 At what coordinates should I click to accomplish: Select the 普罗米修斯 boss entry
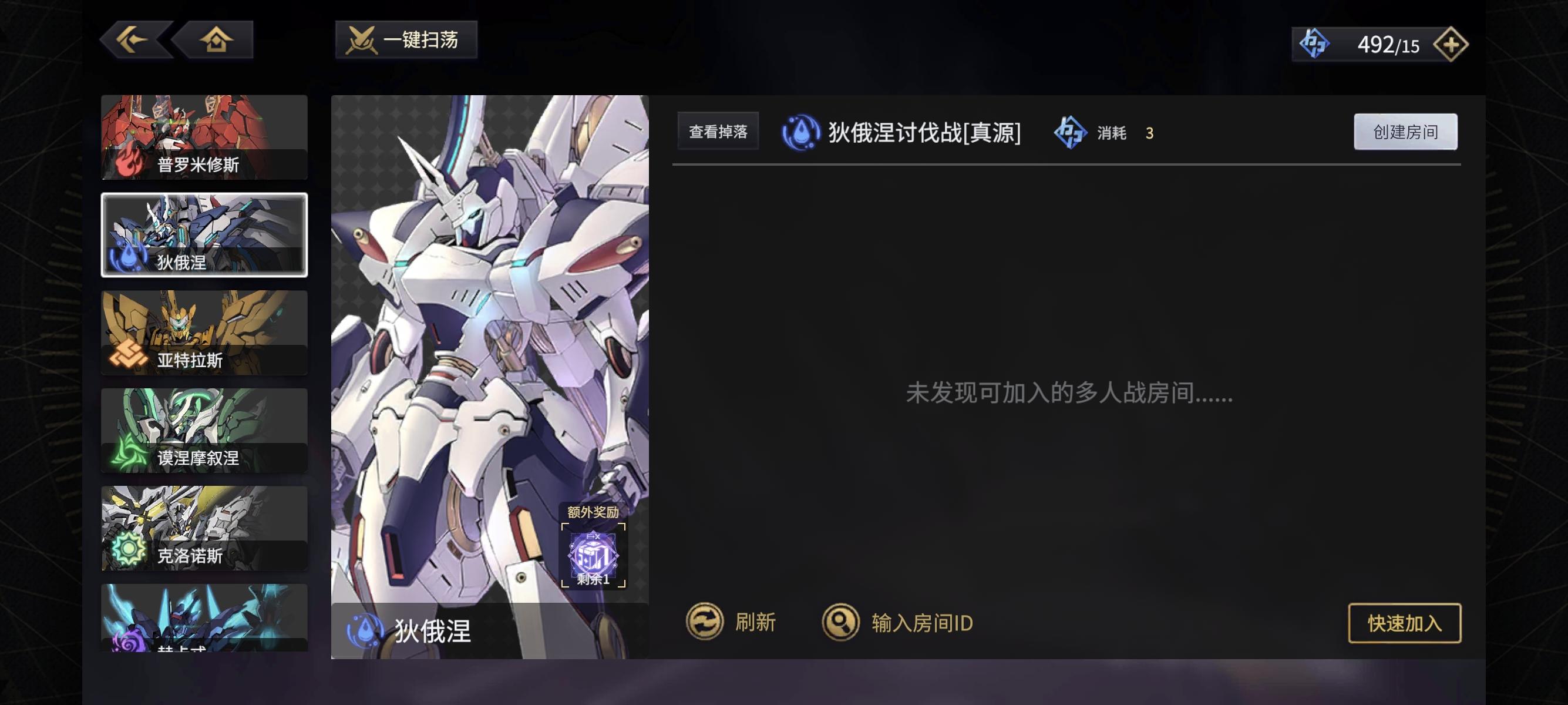pyautogui.click(x=204, y=137)
